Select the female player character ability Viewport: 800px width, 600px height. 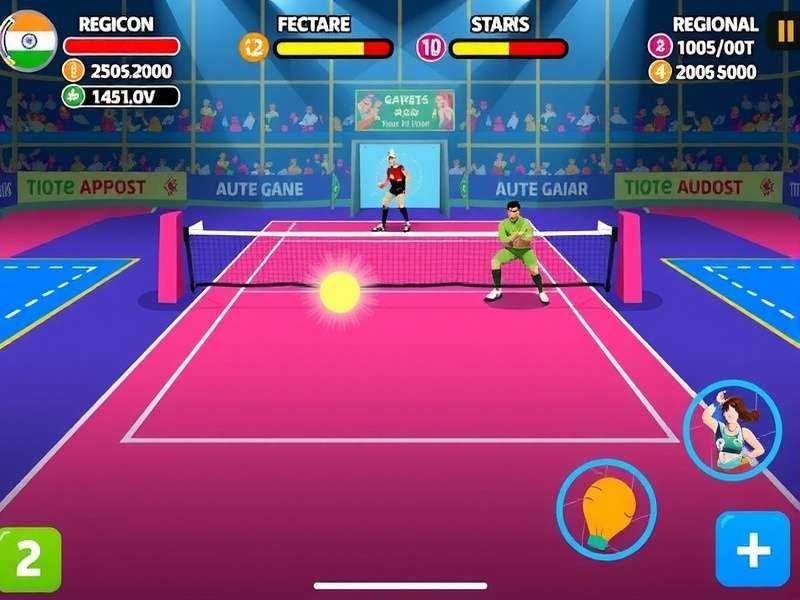pos(732,430)
